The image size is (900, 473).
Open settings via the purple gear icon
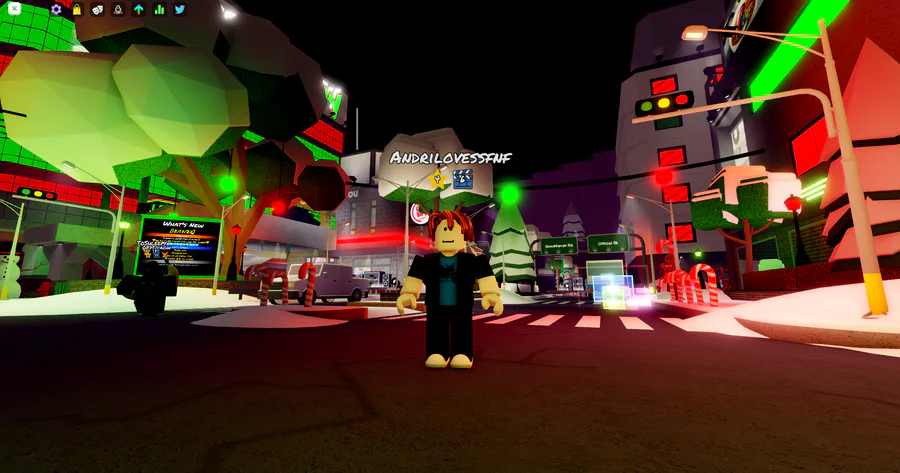(56, 9)
